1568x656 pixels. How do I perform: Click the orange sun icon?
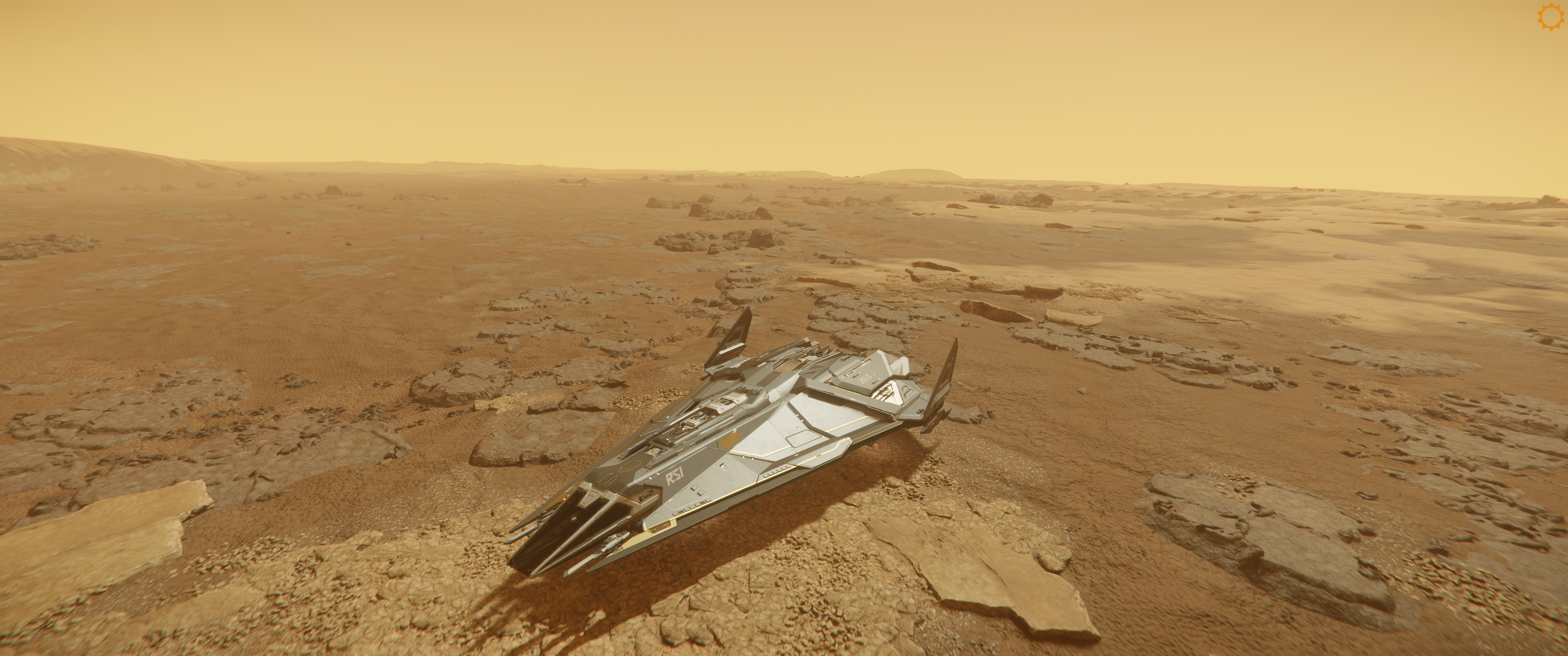[x=1549, y=17]
